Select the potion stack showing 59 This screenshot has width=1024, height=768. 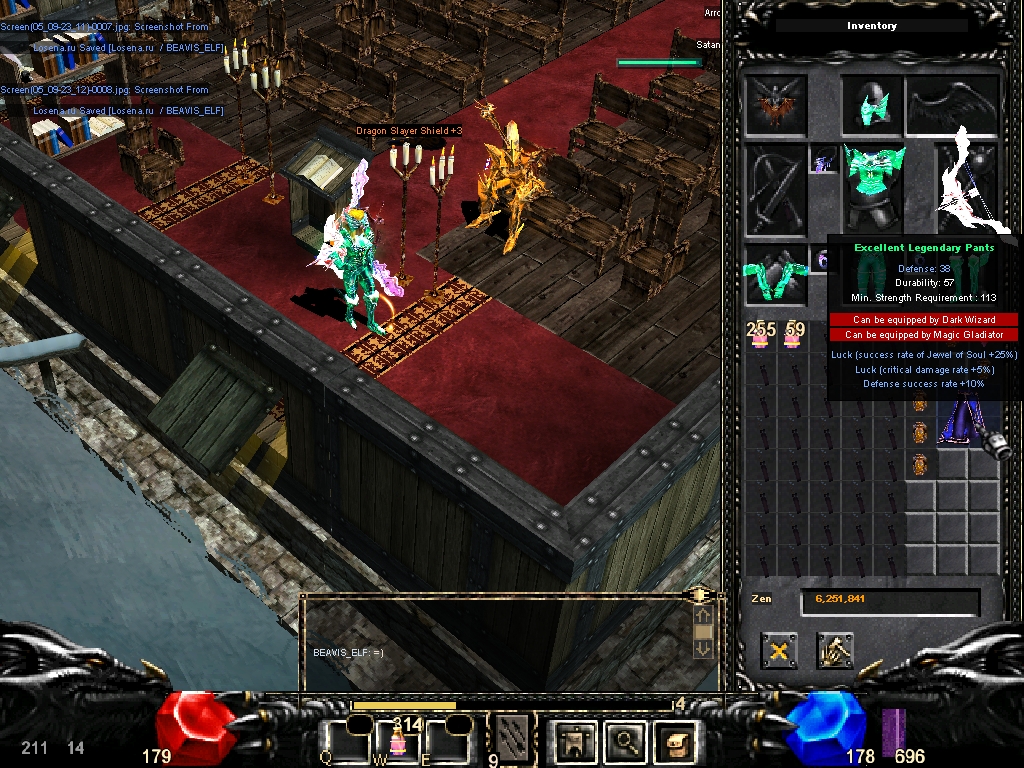click(x=793, y=336)
